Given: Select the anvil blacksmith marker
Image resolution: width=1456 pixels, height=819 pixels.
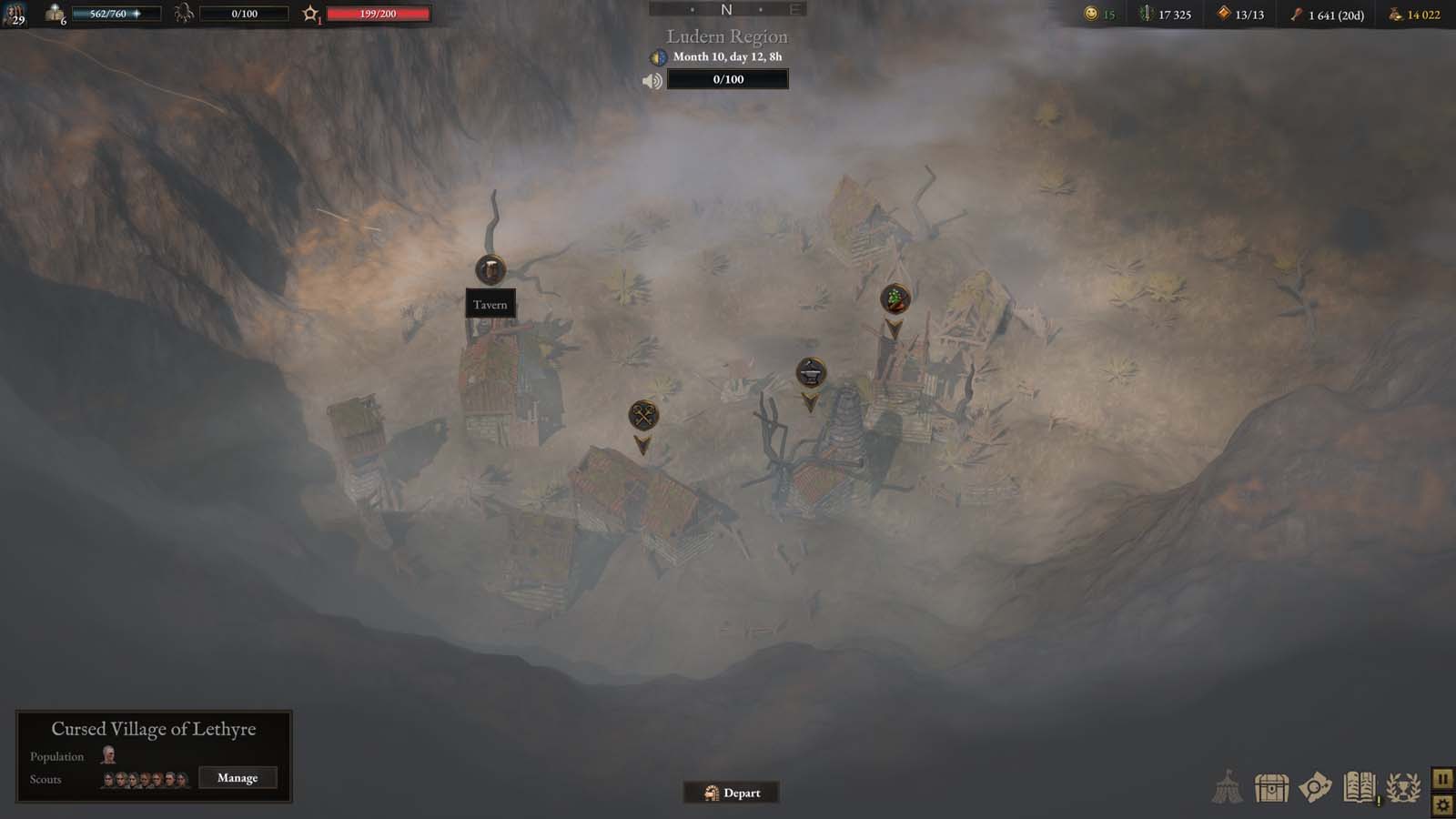Looking at the screenshot, I should click(x=808, y=372).
